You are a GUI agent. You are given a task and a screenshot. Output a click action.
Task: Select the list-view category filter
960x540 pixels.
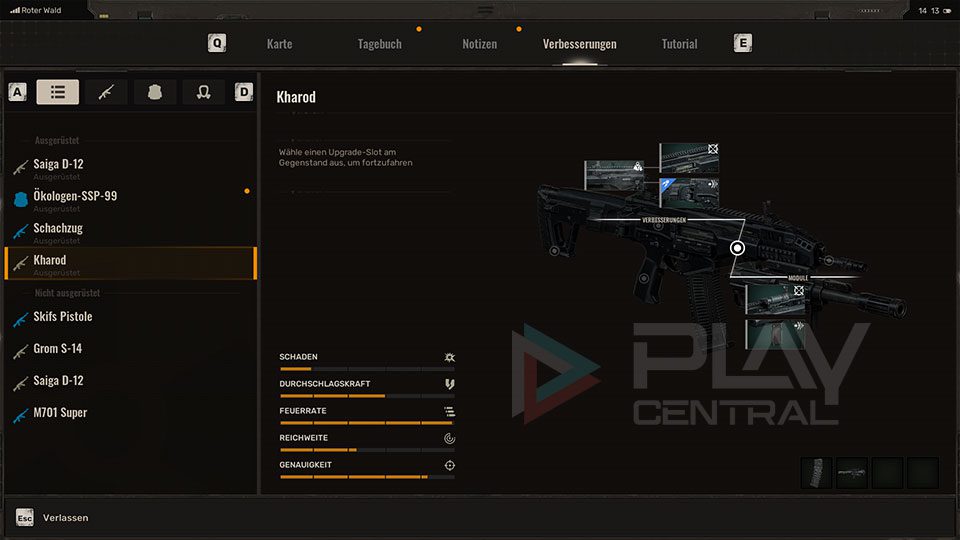(58, 92)
